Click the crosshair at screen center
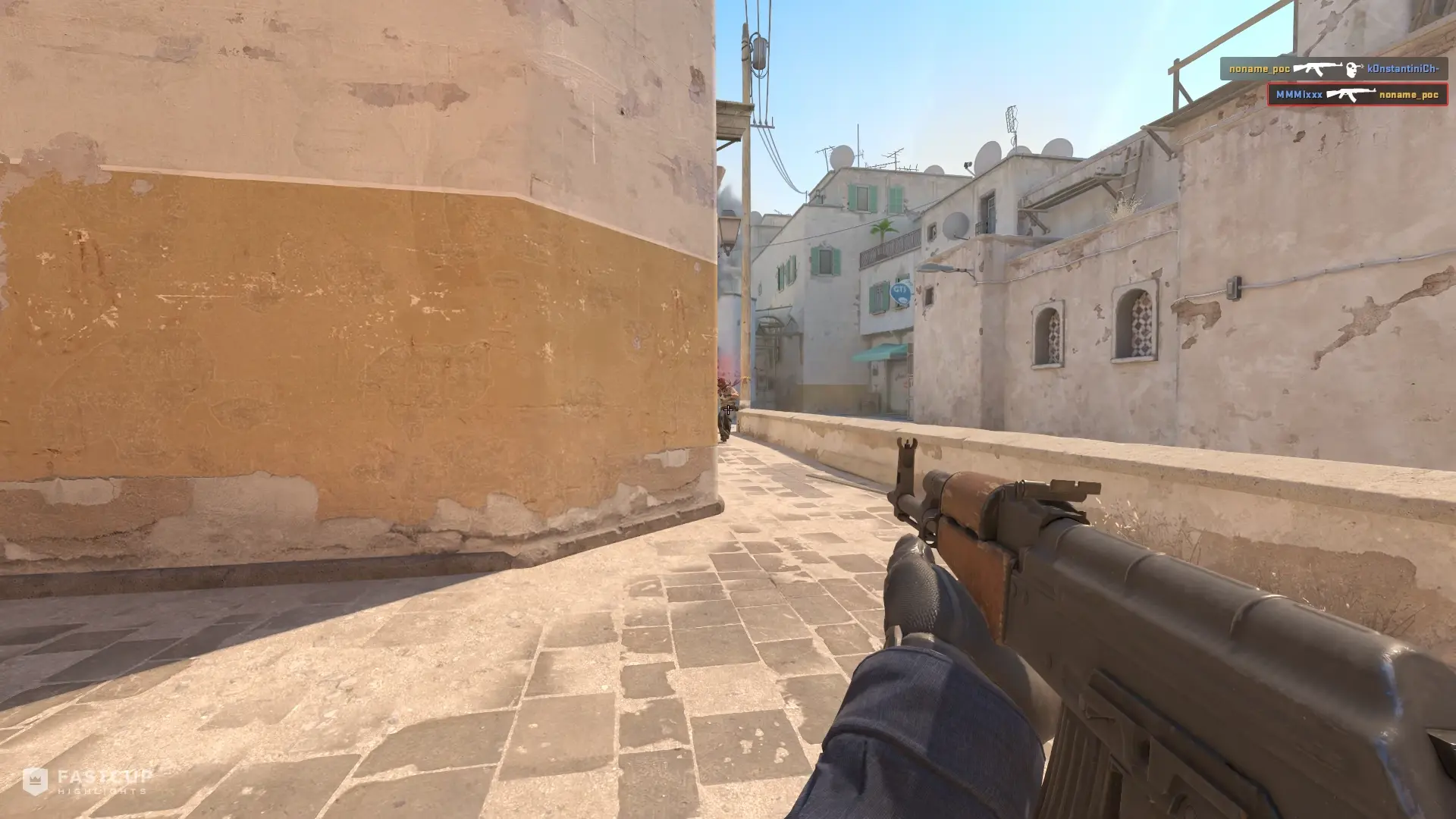Screen dimensions: 1456x819 728,409
